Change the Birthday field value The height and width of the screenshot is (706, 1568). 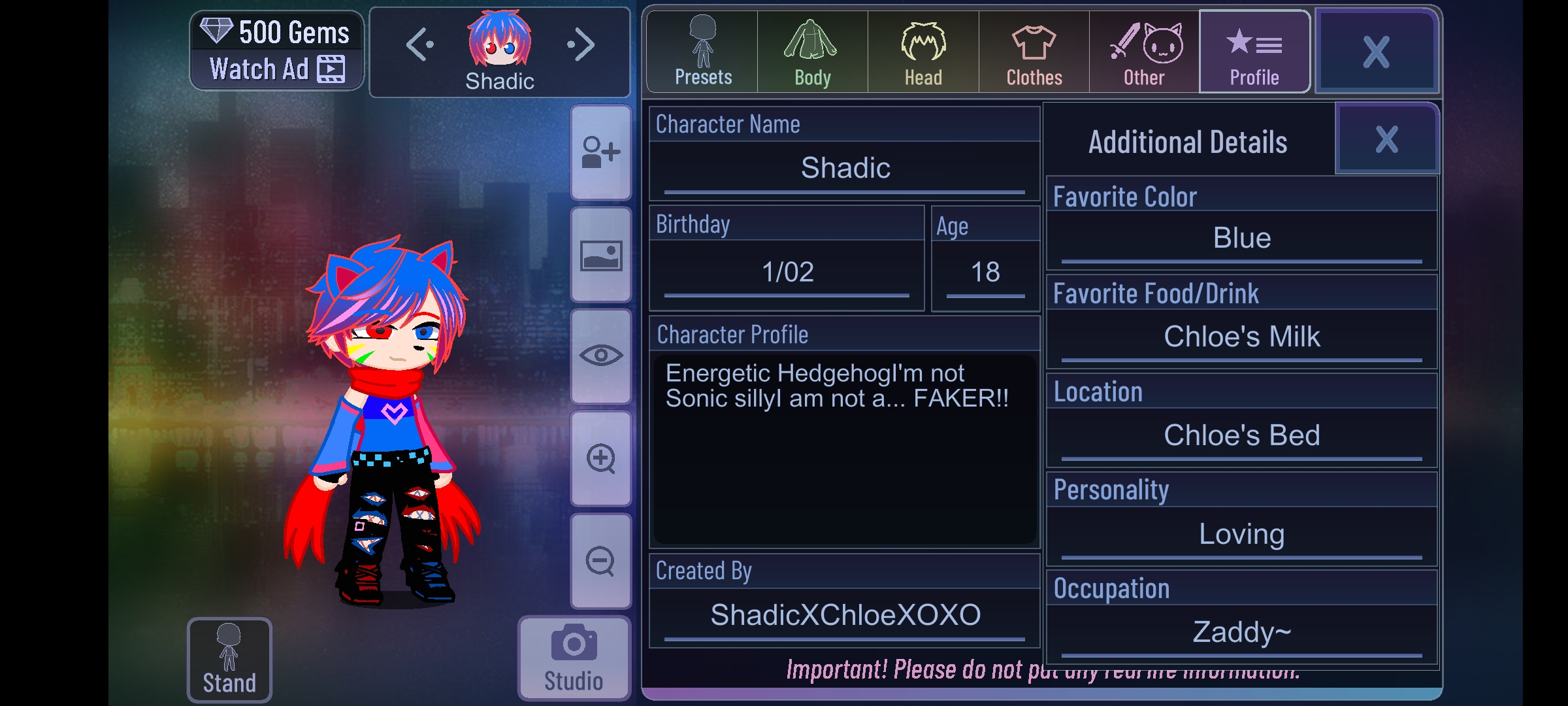(787, 273)
